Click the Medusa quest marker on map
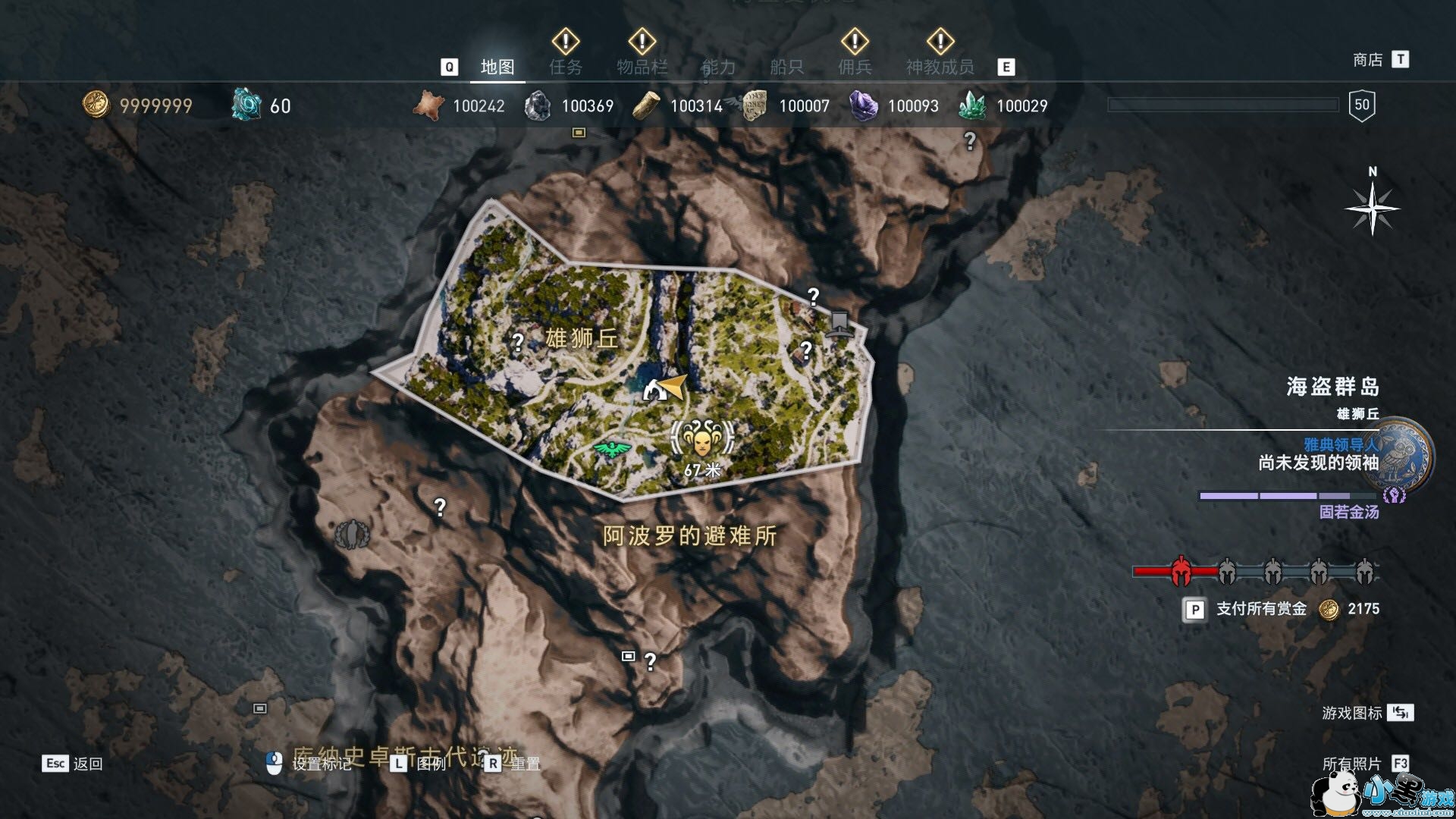Image resolution: width=1456 pixels, height=819 pixels. click(702, 438)
